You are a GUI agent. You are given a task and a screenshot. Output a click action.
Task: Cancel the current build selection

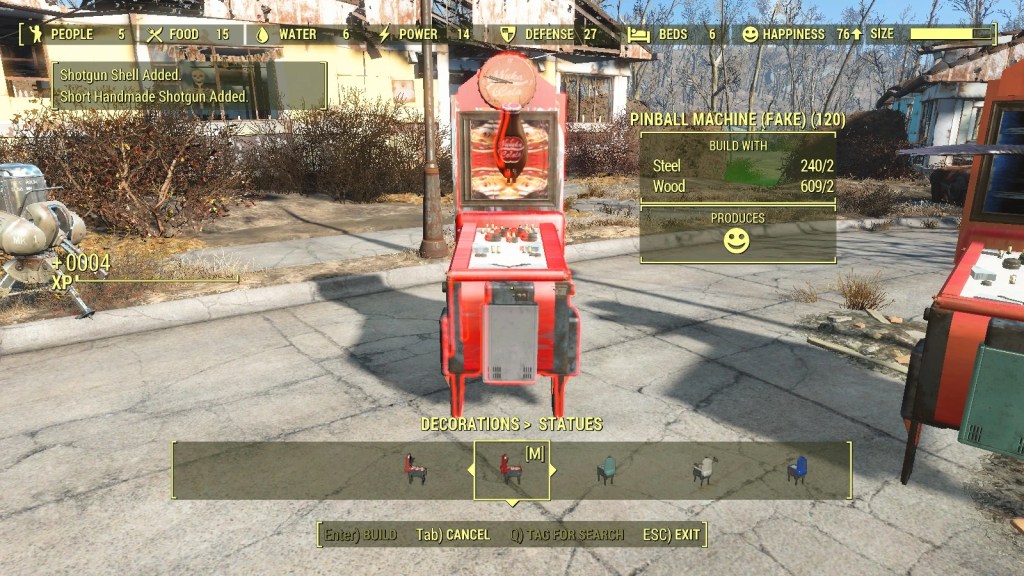coord(453,535)
